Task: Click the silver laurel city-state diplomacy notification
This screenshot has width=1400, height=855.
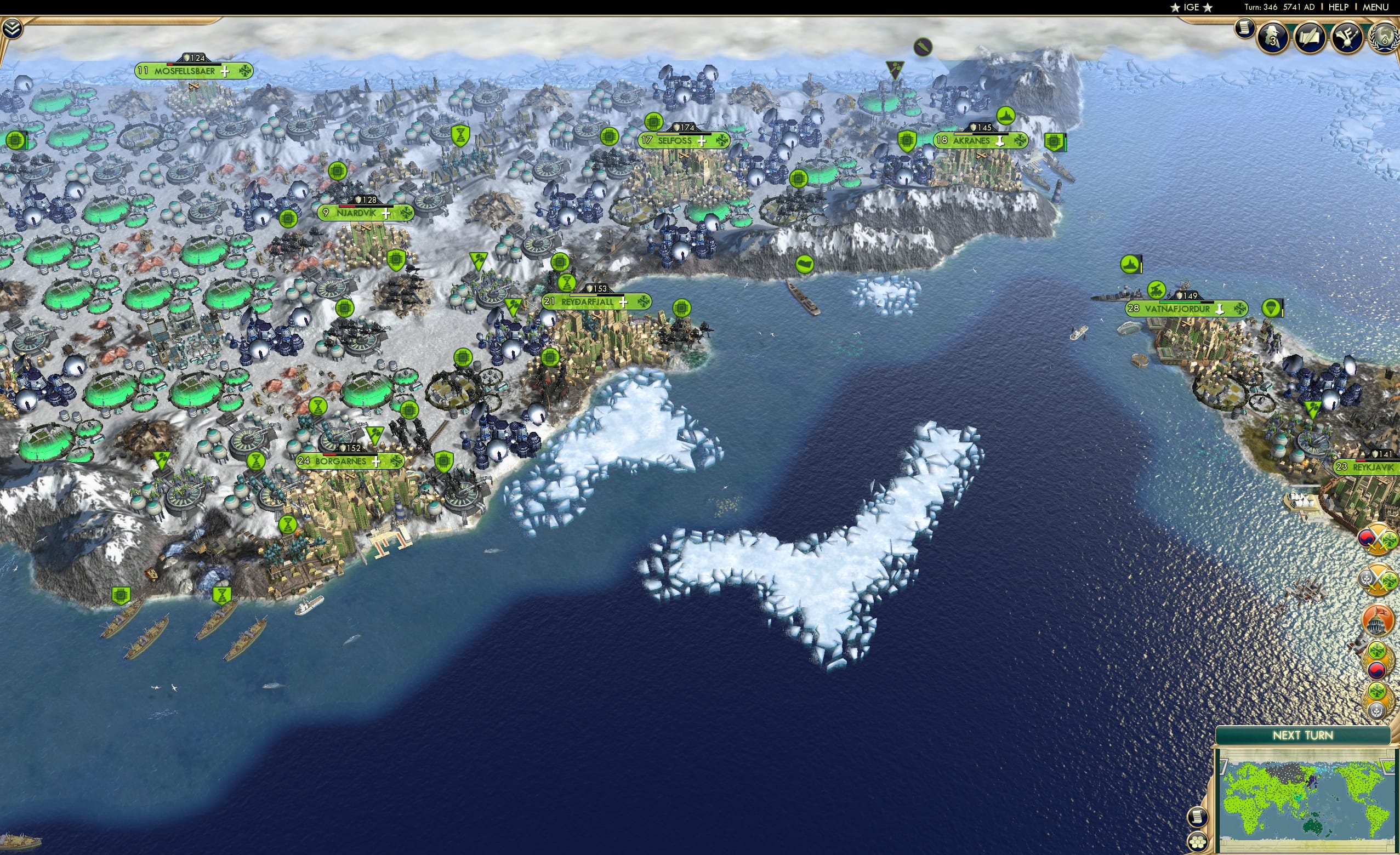Action: [x=1379, y=700]
